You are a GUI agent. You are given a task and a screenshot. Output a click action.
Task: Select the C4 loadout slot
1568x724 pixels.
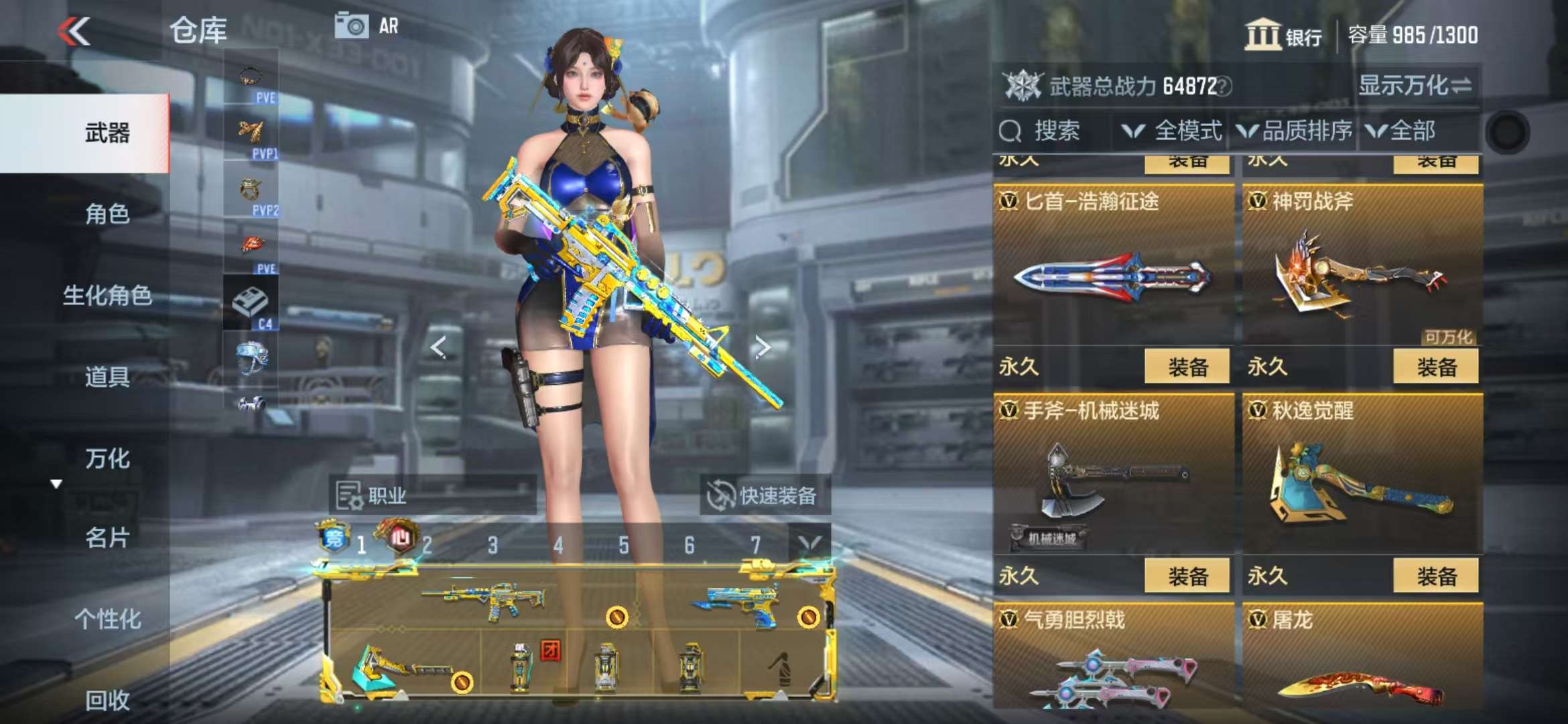(251, 304)
